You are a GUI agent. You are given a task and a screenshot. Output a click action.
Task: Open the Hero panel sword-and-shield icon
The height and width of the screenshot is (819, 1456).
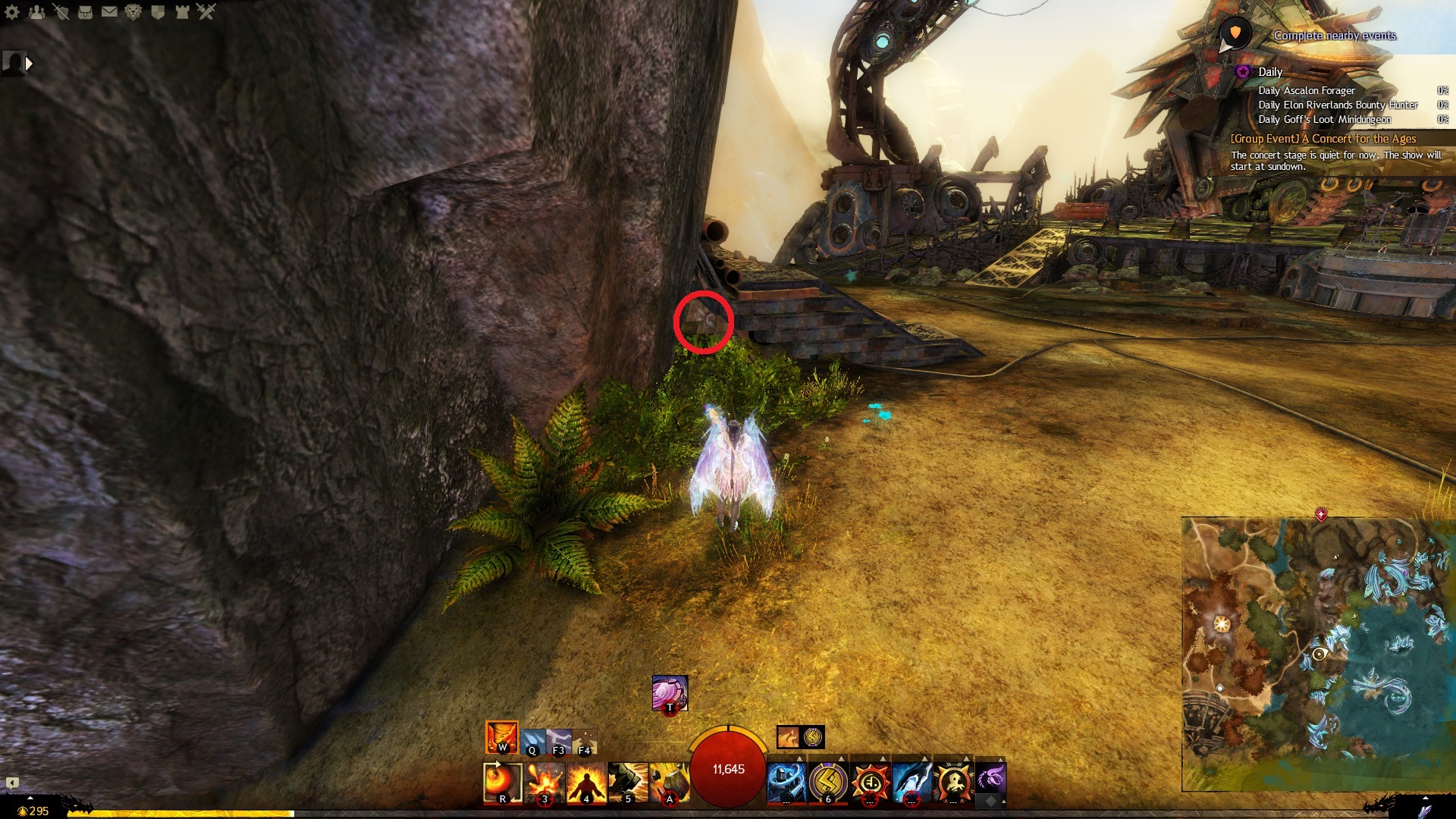(x=61, y=11)
